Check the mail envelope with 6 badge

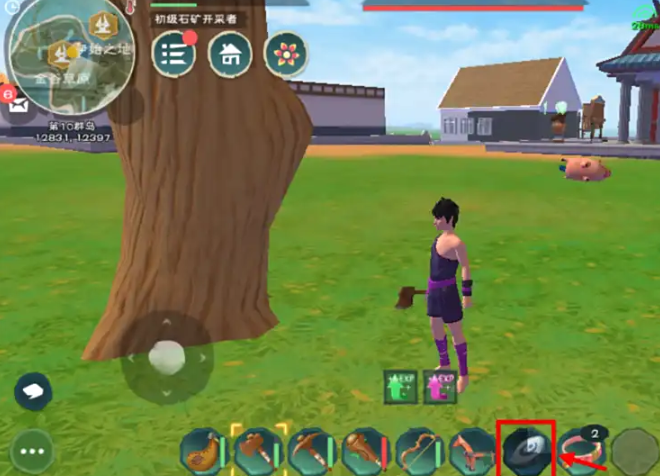pos(17,102)
